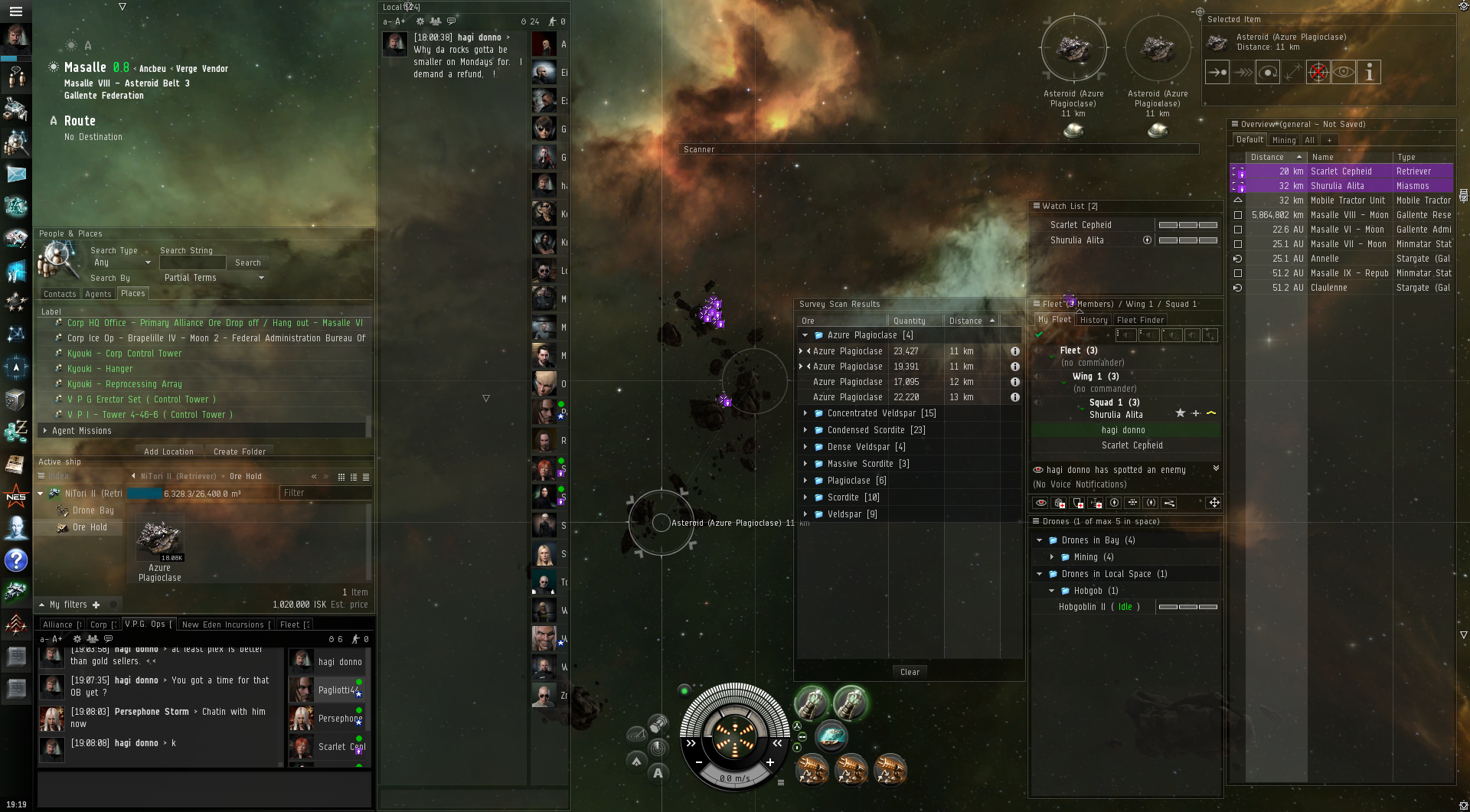Switch to the Agents tab
1470x812 pixels.
click(x=98, y=294)
